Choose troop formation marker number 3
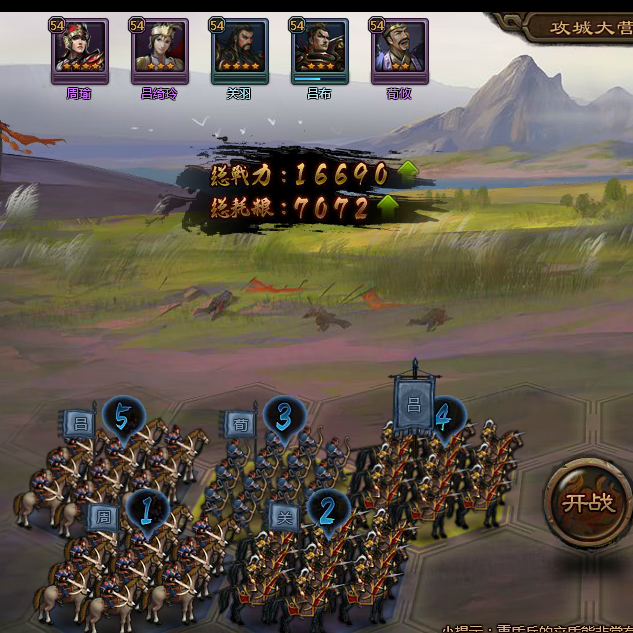This screenshot has height=633, width=633. 284,416
